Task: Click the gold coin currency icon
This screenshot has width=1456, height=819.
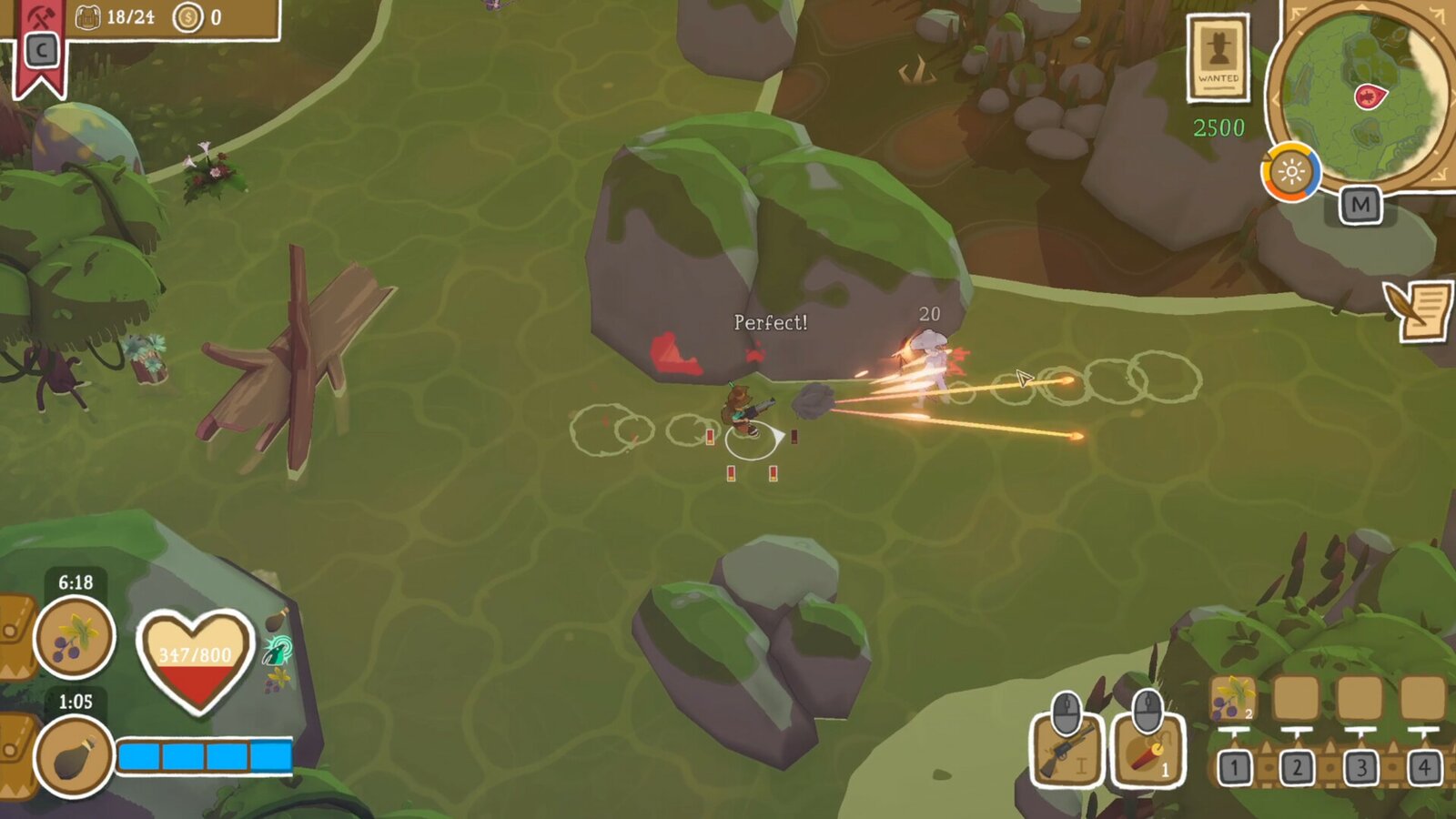Action: [x=188, y=15]
